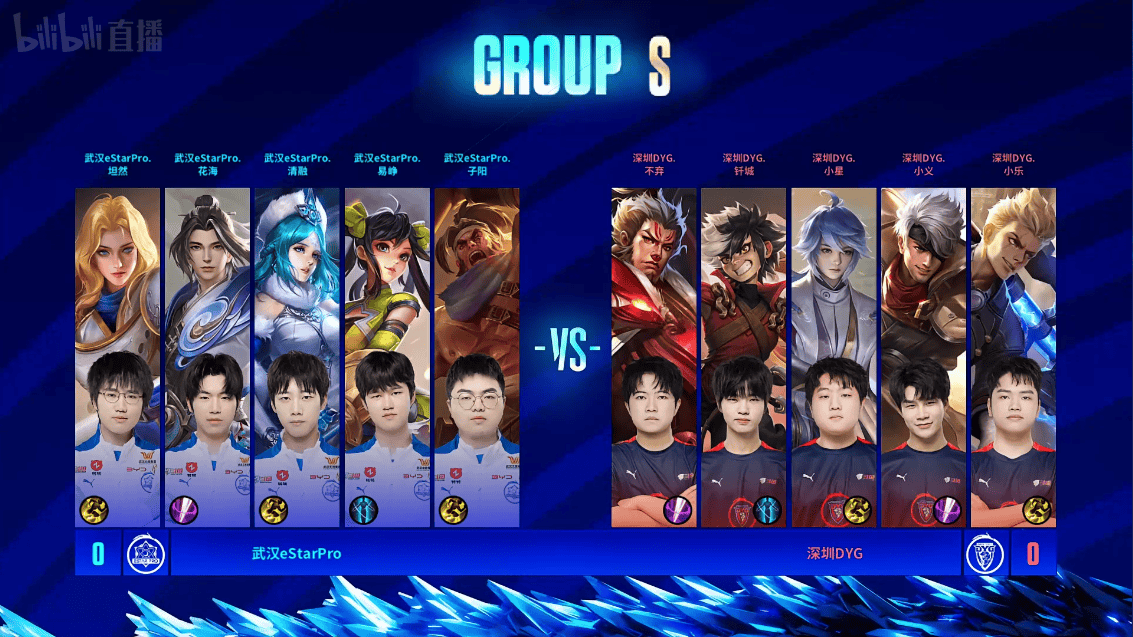Select the 子阳 player card
Image resolution: width=1133 pixels, height=637 pixels.
tap(477, 357)
